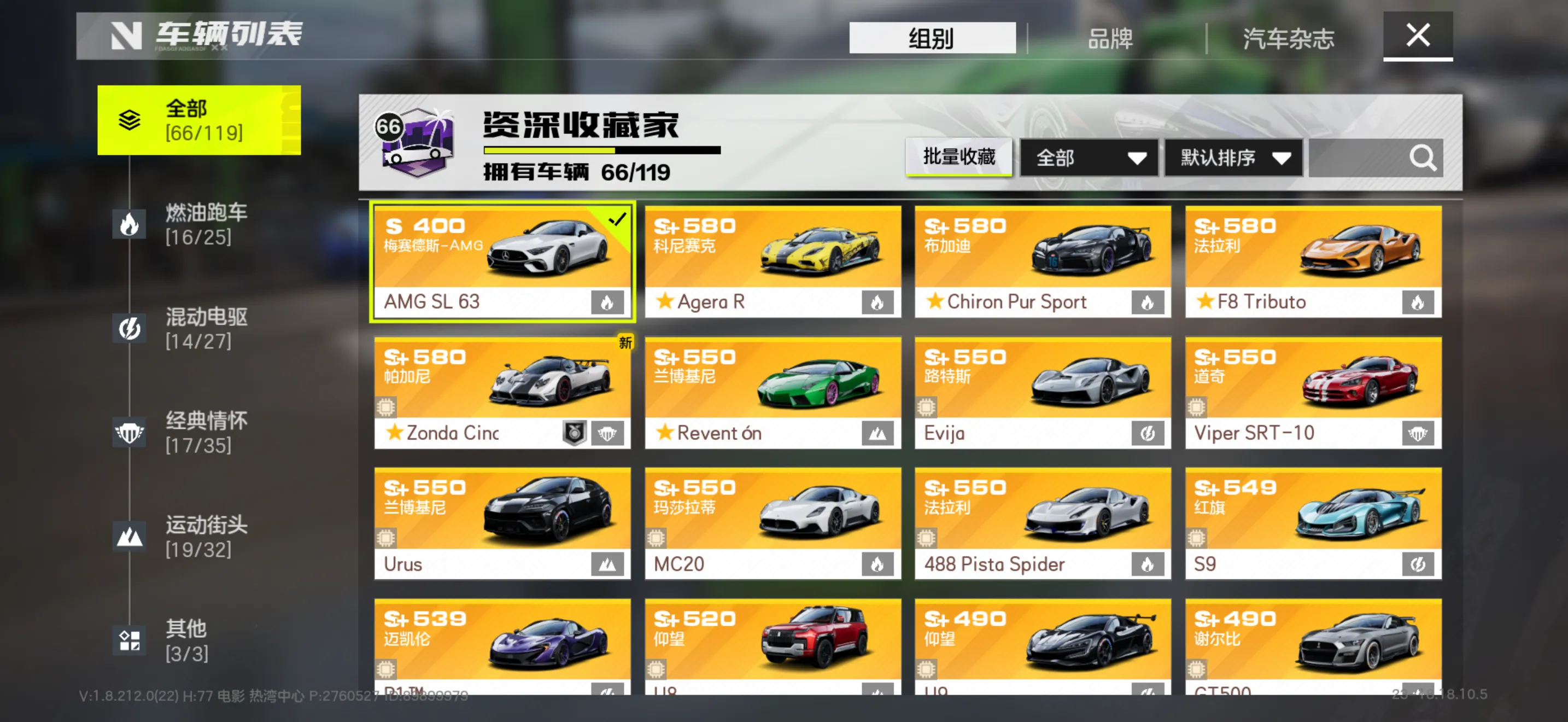This screenshot has height=722, width=1568.
Task: Open the 488 Pista Spider card
Action: (1042, 523)
